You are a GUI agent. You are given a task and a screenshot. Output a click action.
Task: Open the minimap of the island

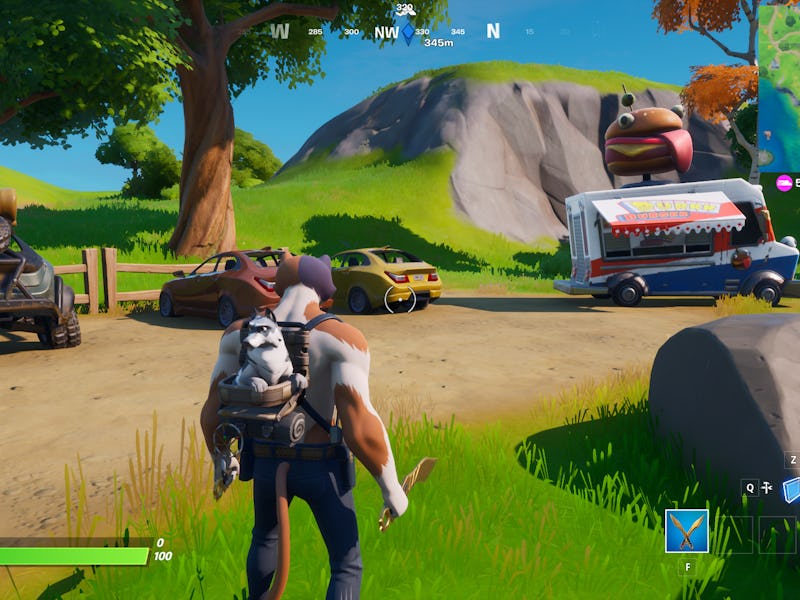(779, 87)
